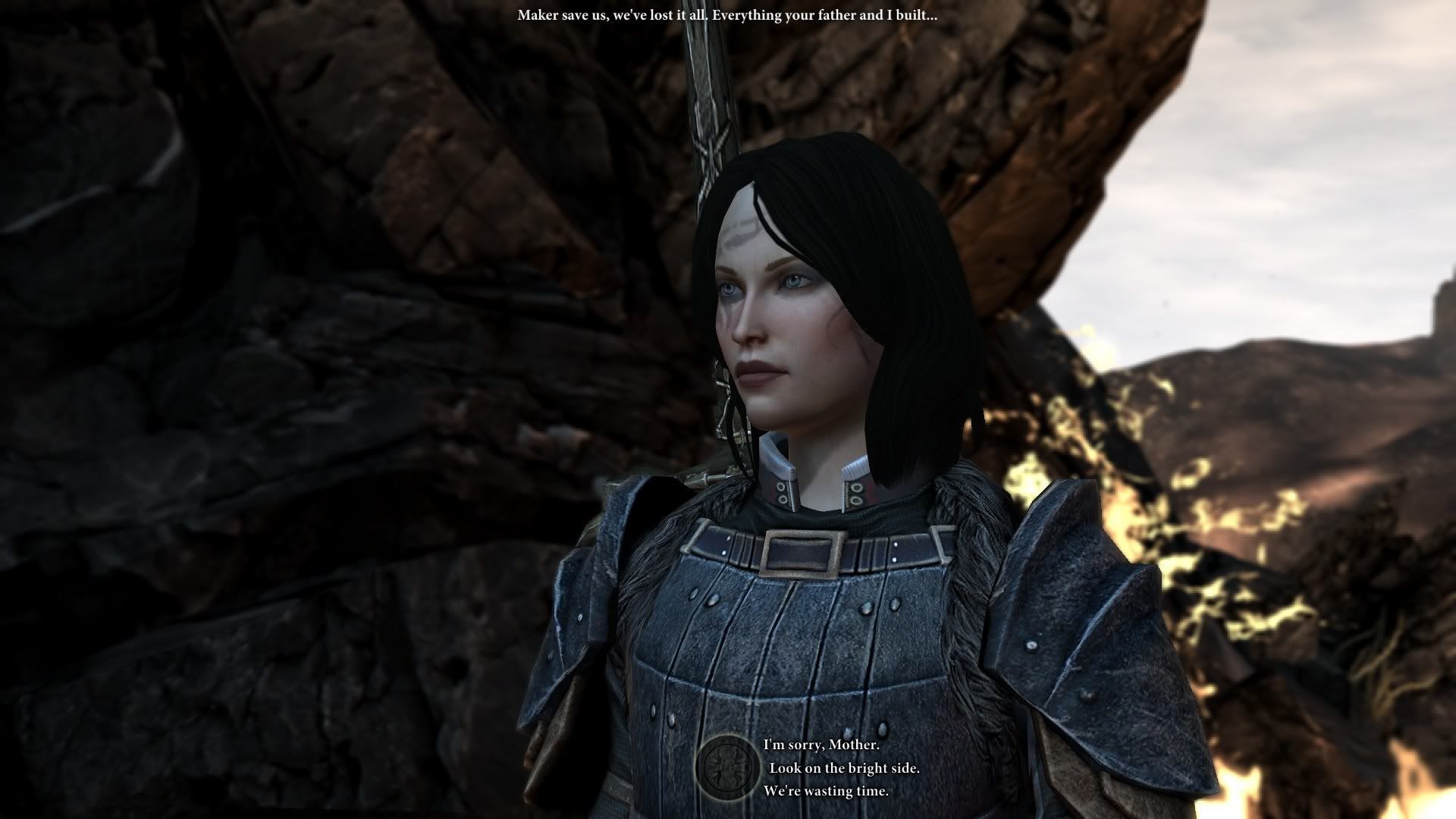Pick the "We're wasting time." dialogue option

(x=826, y=791)
